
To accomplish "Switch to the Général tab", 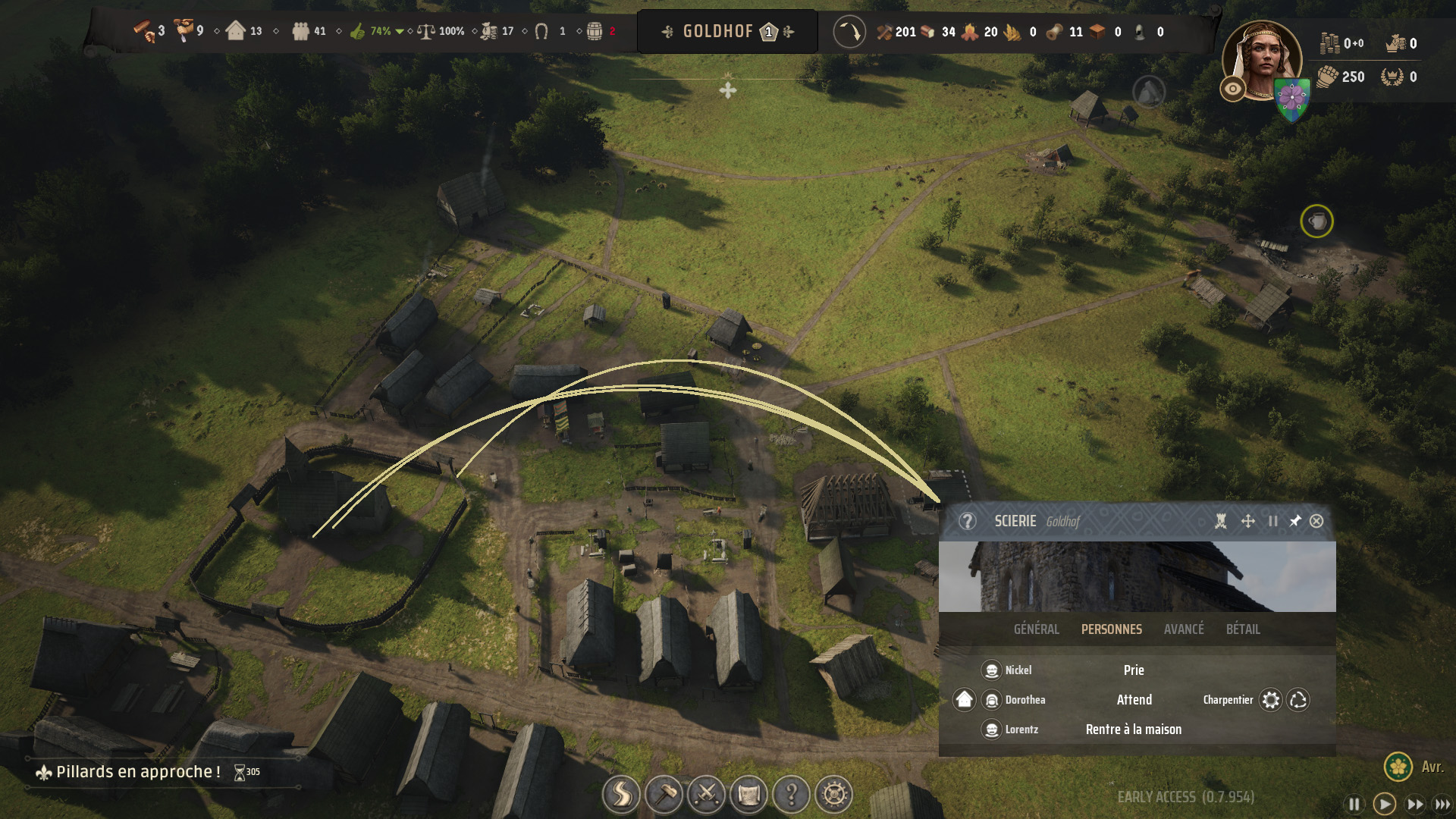I will point(1036,629).
